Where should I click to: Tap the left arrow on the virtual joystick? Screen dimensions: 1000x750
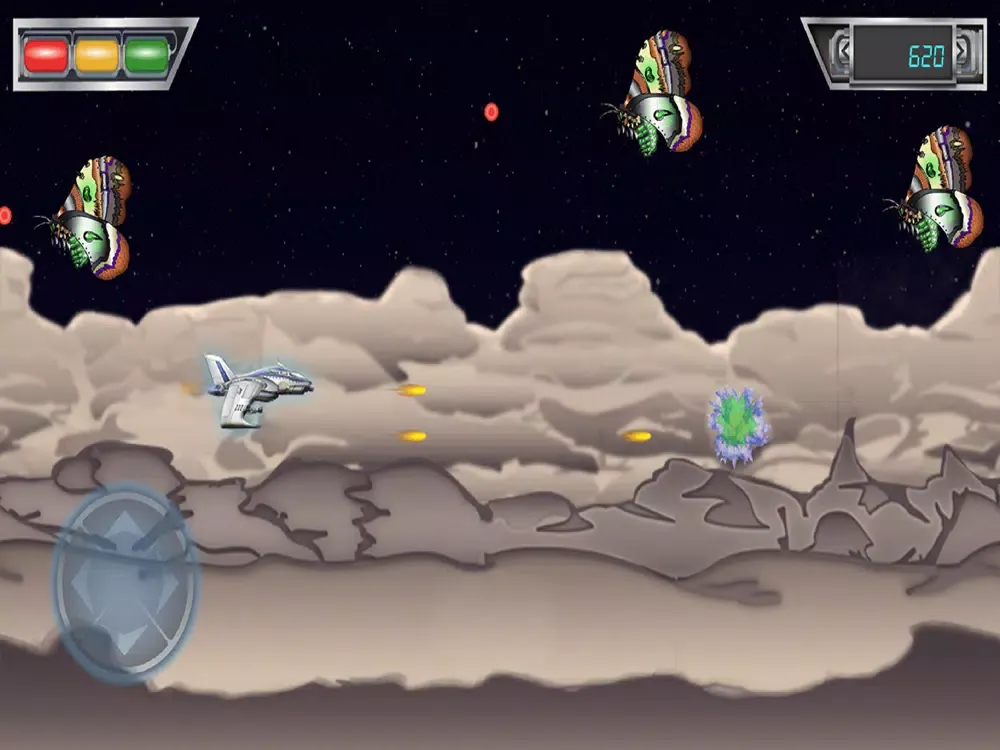click(x=78, y=584)
